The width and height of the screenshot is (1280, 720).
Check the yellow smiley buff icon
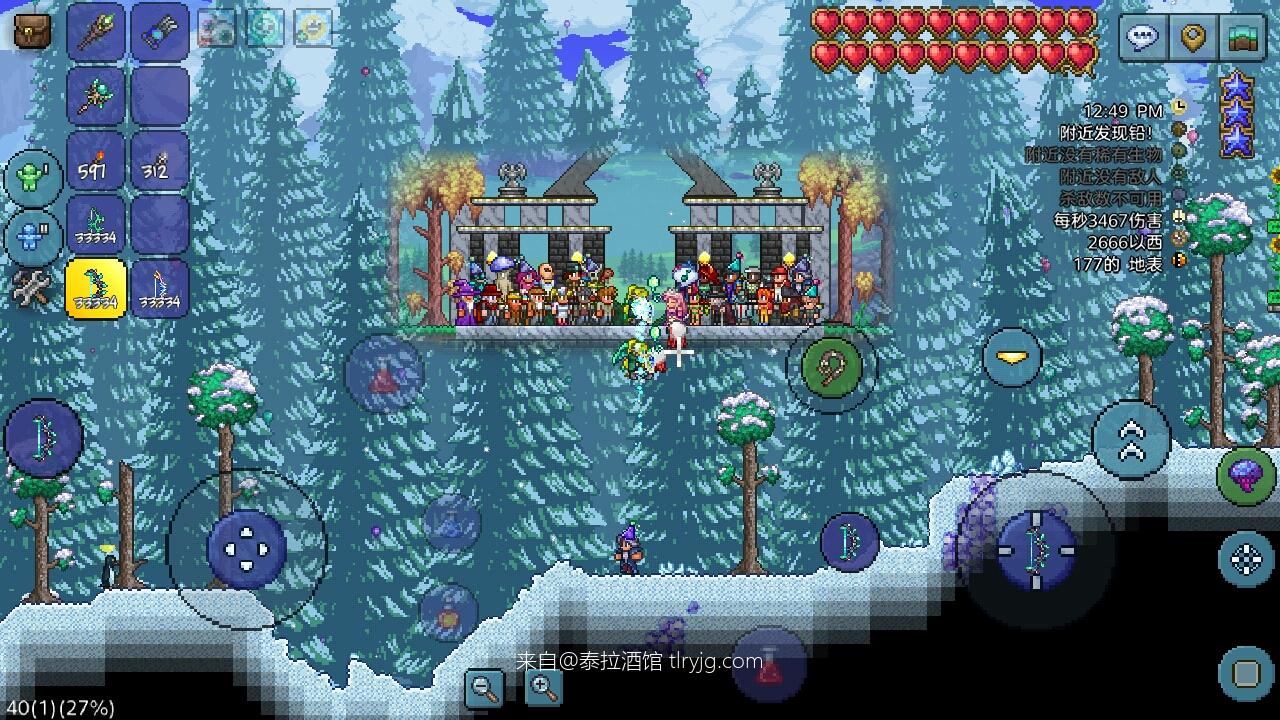point(313,28)
